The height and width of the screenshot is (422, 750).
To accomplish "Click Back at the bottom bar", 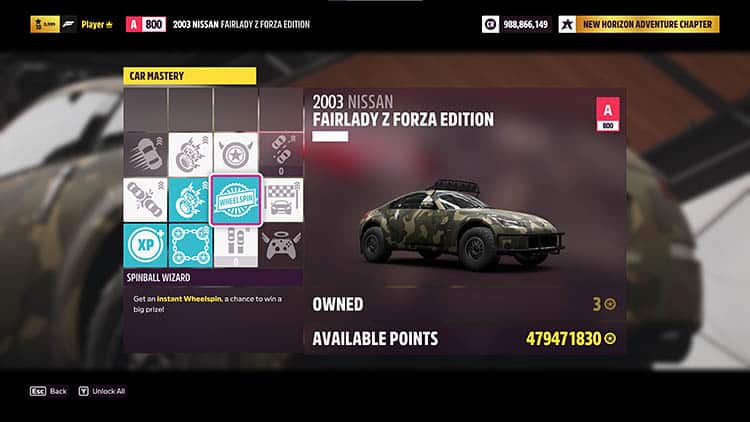I will [48, 391].
